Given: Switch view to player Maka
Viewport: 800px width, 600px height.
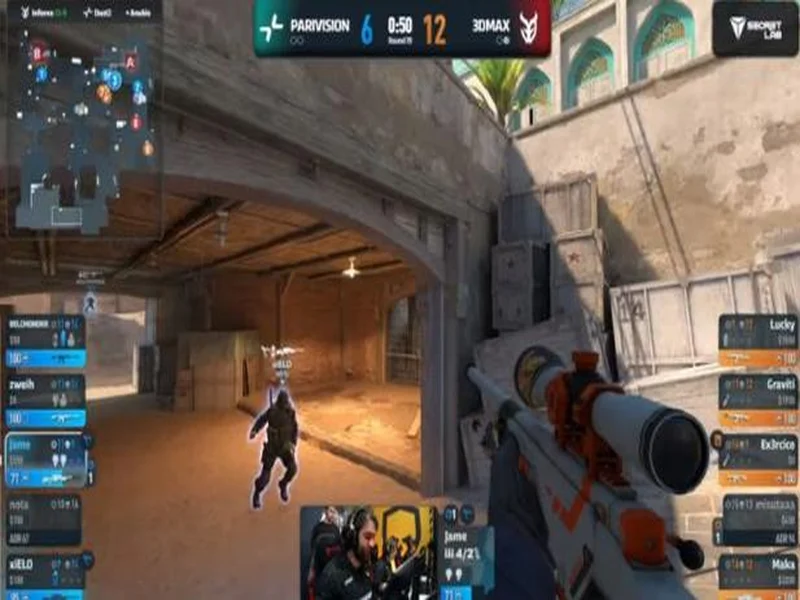Looking at the screenshot, I should (757, 575).
